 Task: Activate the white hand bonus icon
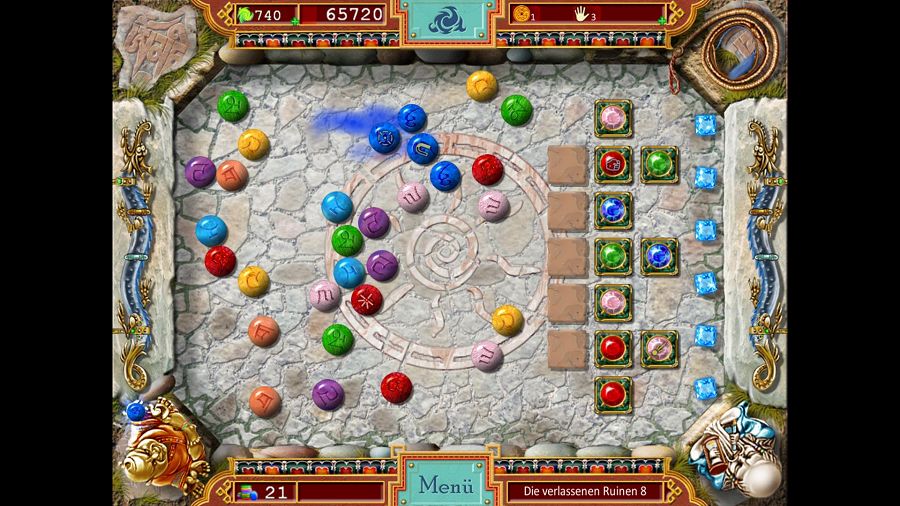pos(581,14)
